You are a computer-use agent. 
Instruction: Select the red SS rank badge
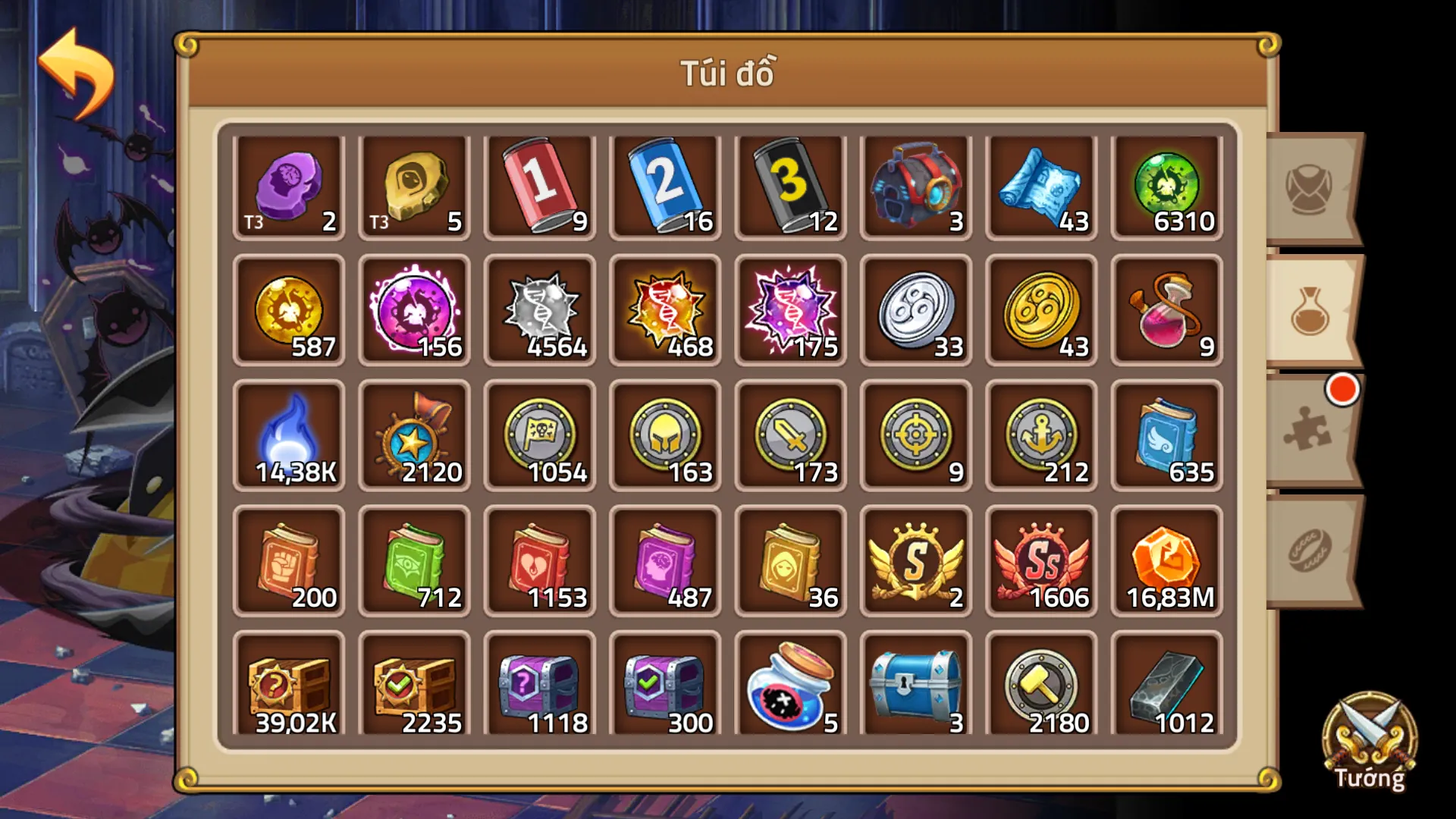click(1040, 561)
